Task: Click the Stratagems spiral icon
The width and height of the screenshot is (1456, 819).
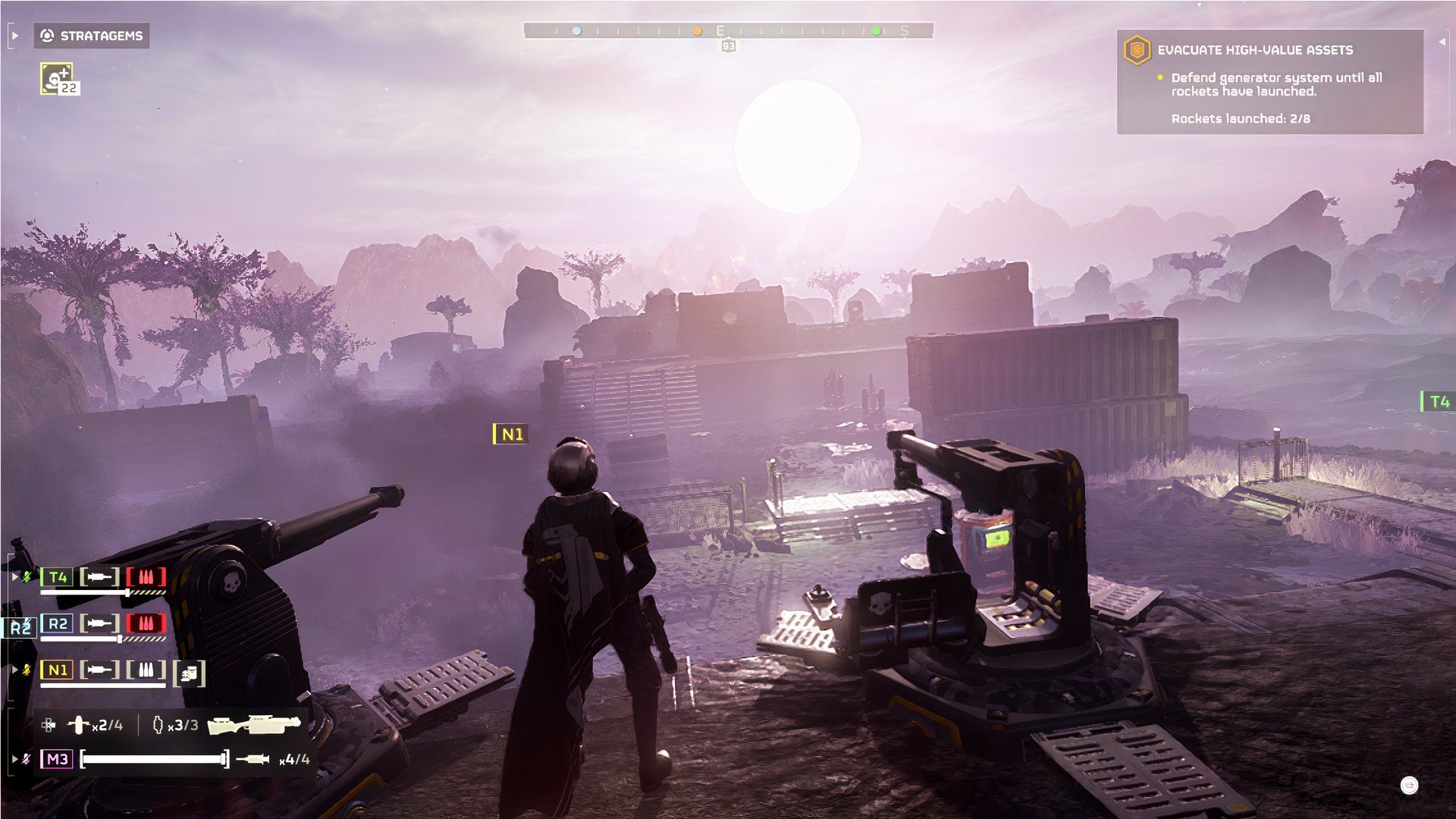Action: click(47, 36)
